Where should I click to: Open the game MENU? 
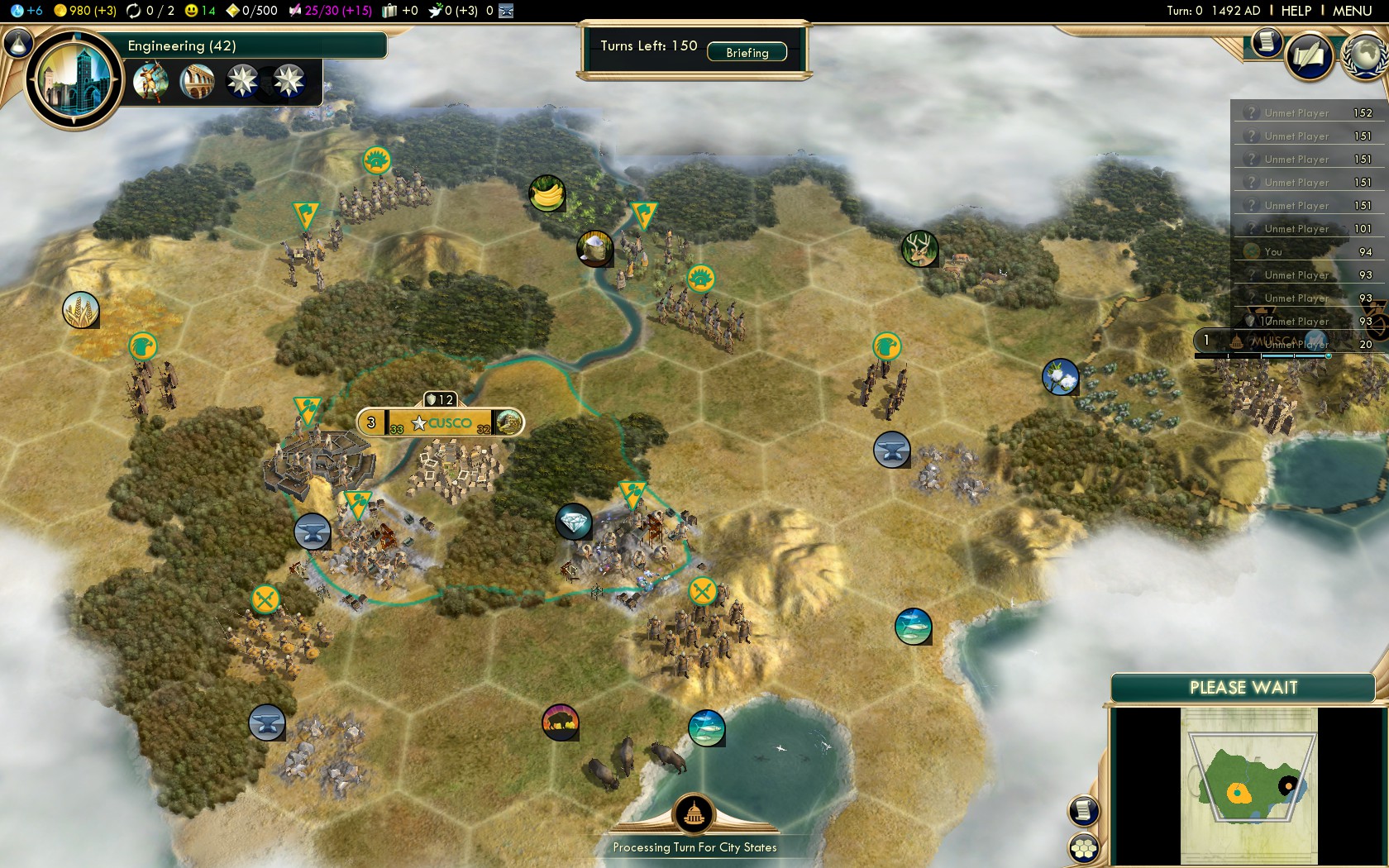[x=1352, y=11]
